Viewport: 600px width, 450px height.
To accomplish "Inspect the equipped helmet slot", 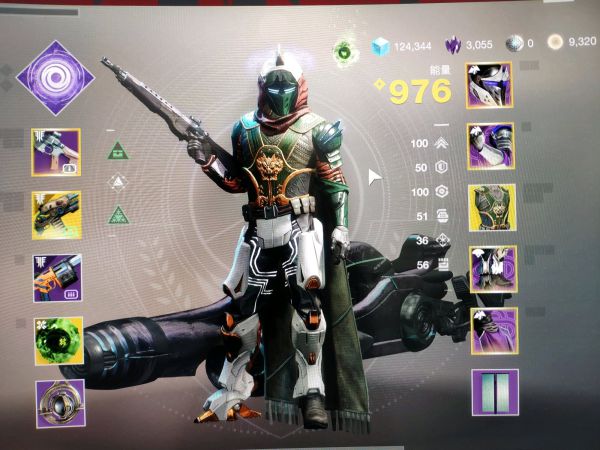I will (489, 85).
